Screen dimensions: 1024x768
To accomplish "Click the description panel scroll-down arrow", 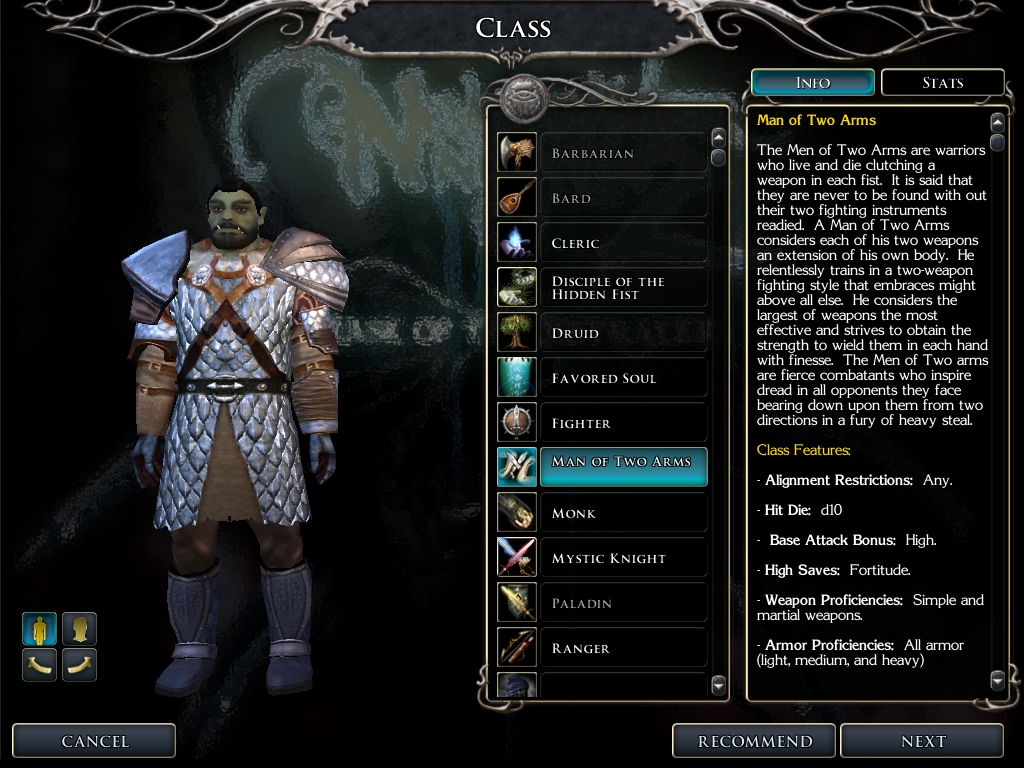I will [x=997, y=680].
